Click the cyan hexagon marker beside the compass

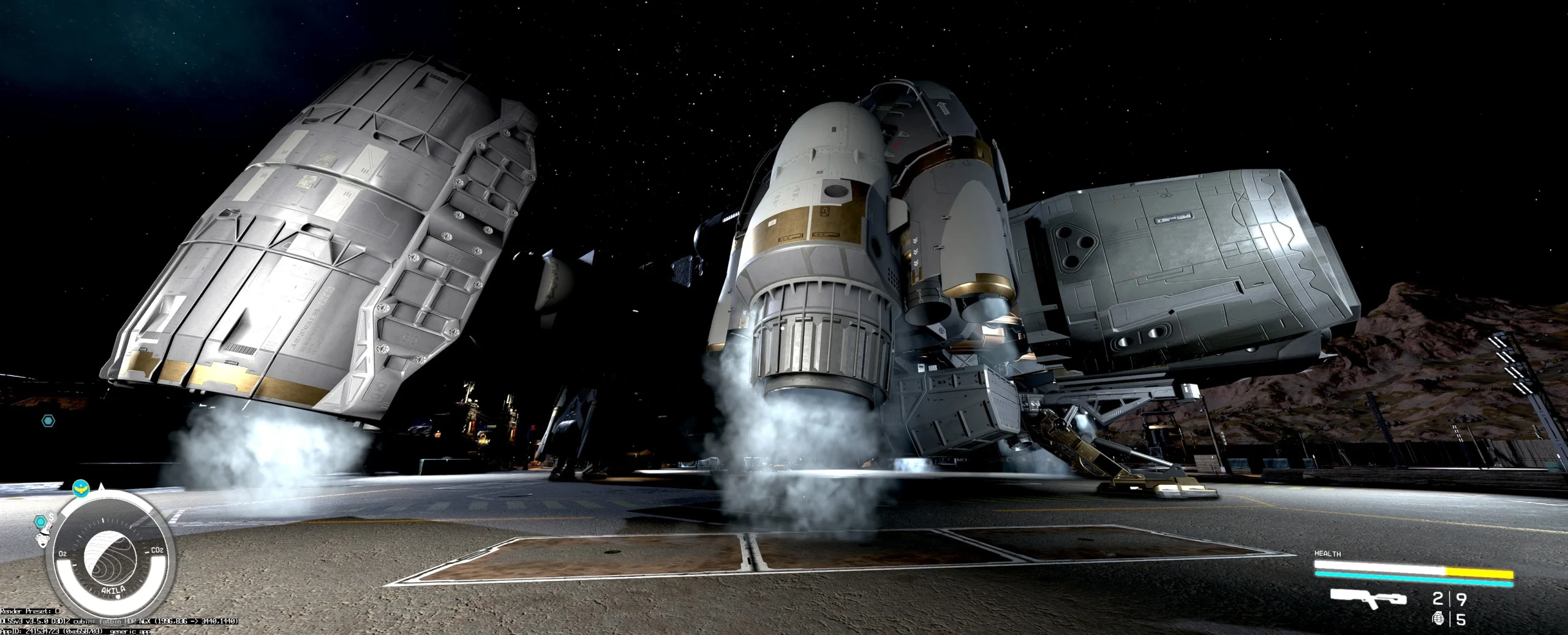(40, 522)
